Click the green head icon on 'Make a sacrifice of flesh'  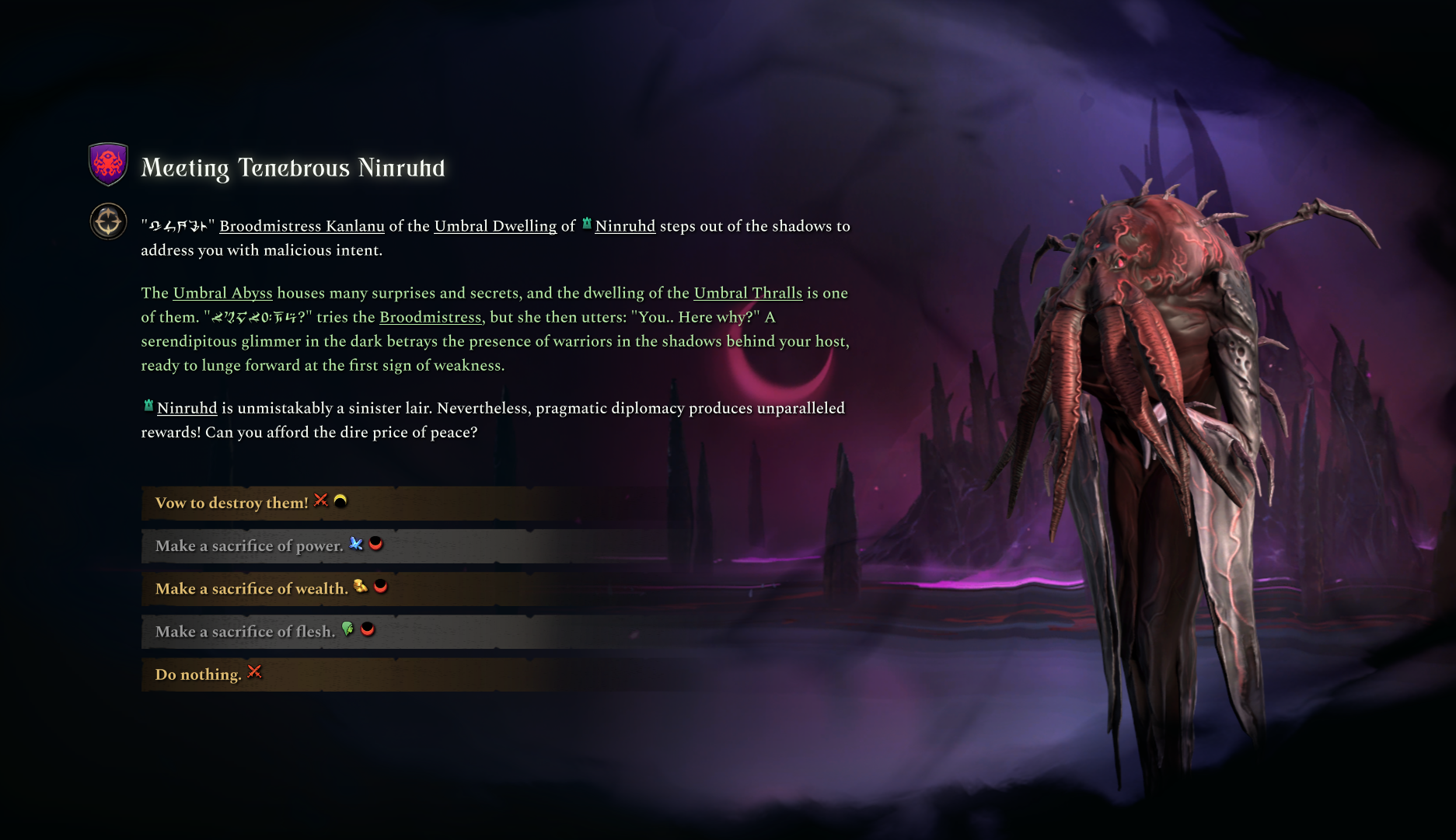[x=347, y=630]
